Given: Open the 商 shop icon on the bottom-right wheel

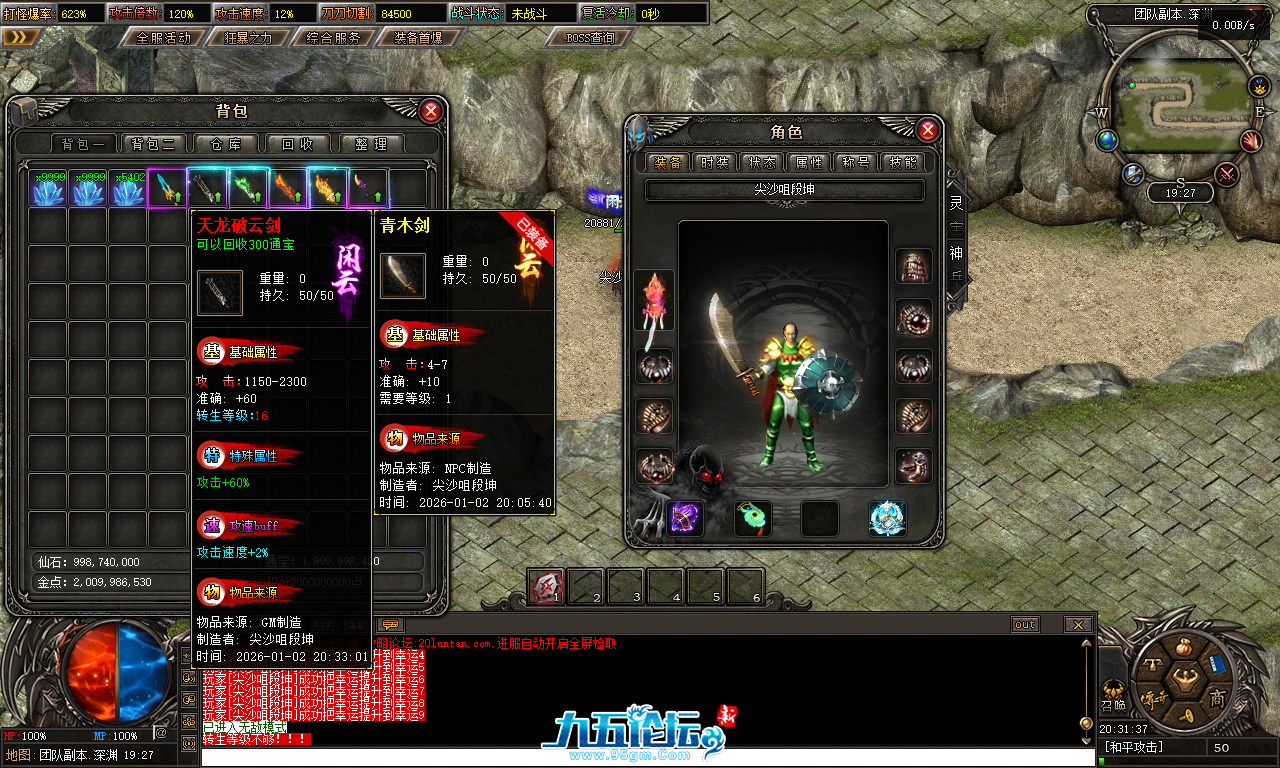Looking at the screenshot, I should (x=1218, y=698).
